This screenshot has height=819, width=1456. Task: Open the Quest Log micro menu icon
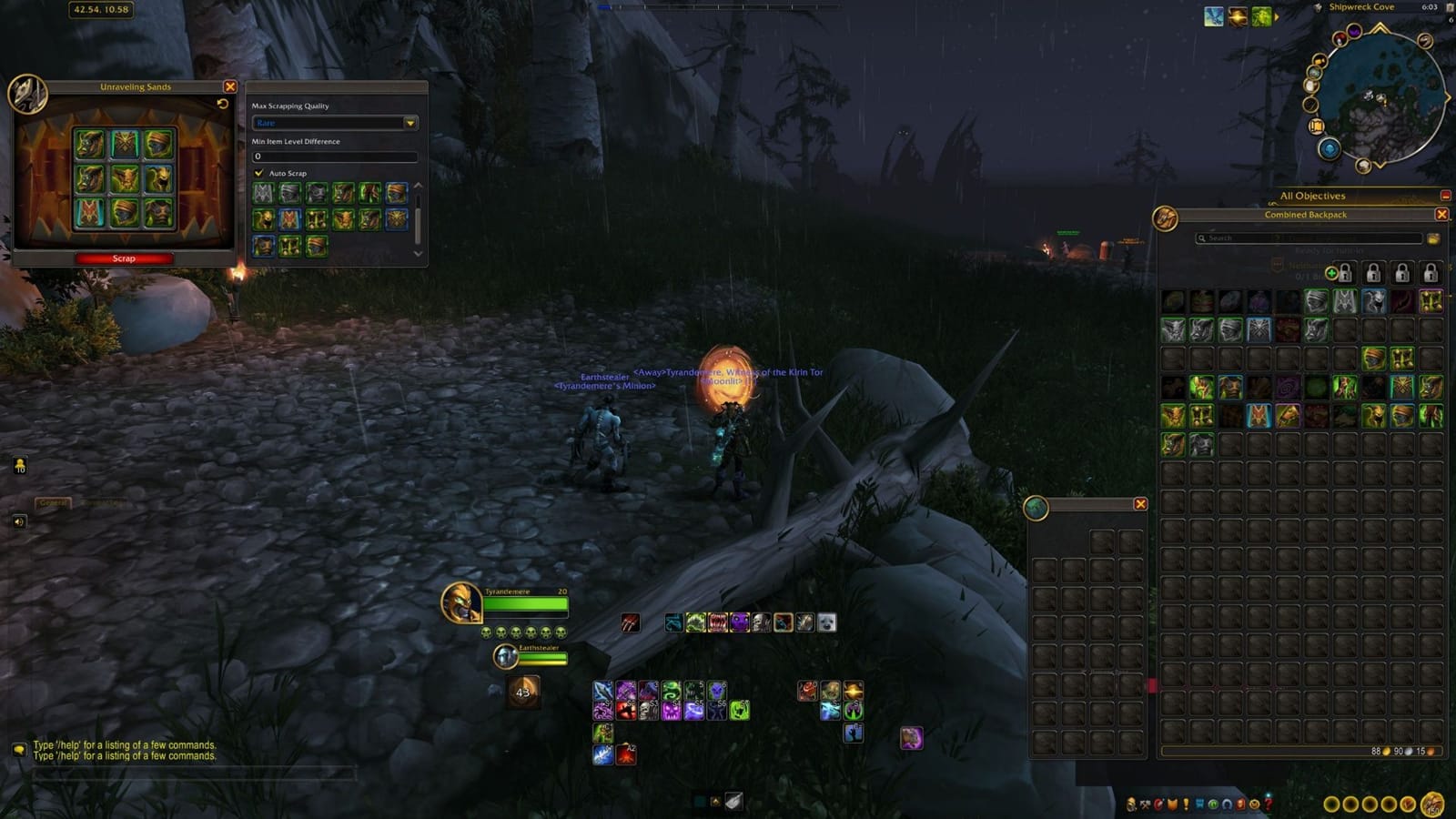(1186, 804)
